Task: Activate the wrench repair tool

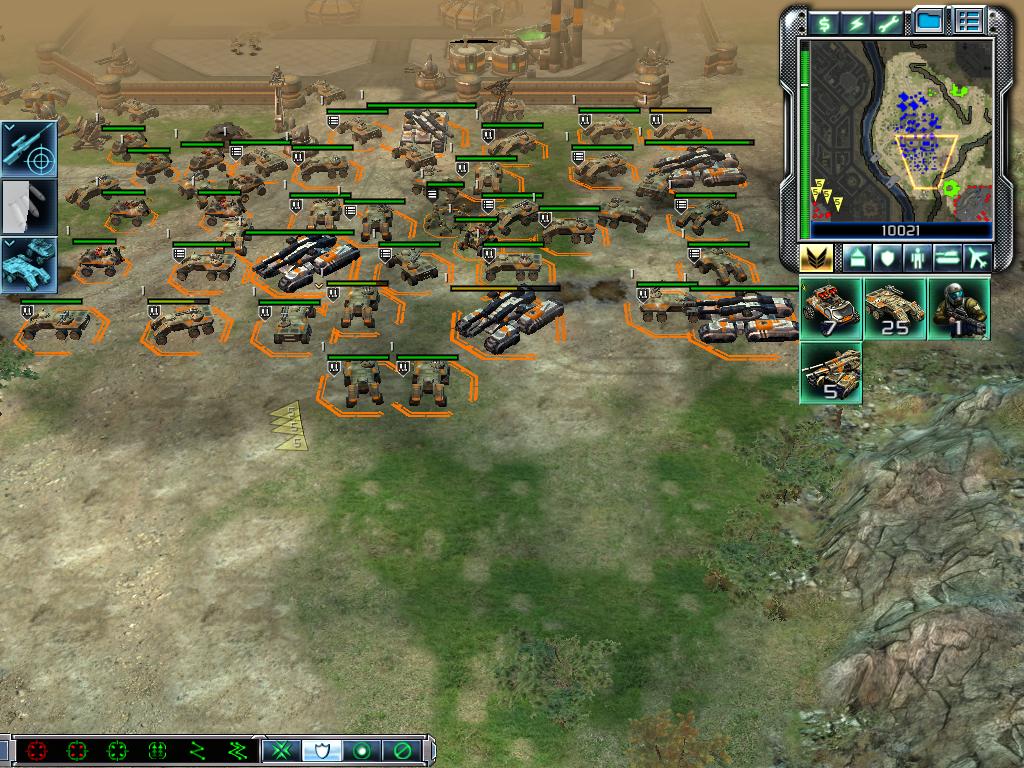Action: pyautogui.click(x=888, y=23)
